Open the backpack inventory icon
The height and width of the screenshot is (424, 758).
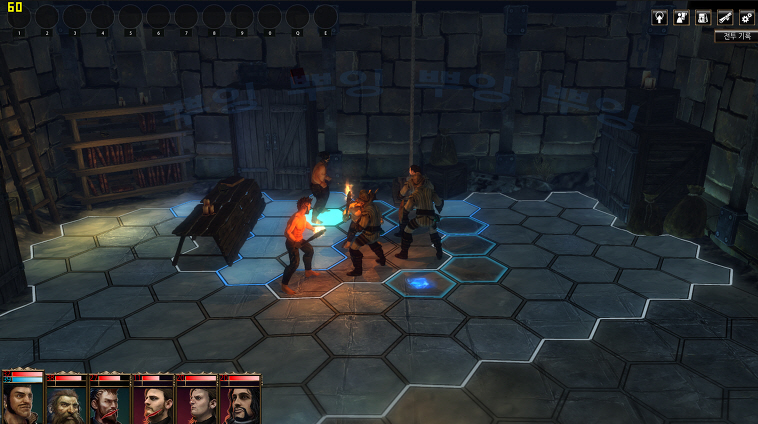pos(703,17)
